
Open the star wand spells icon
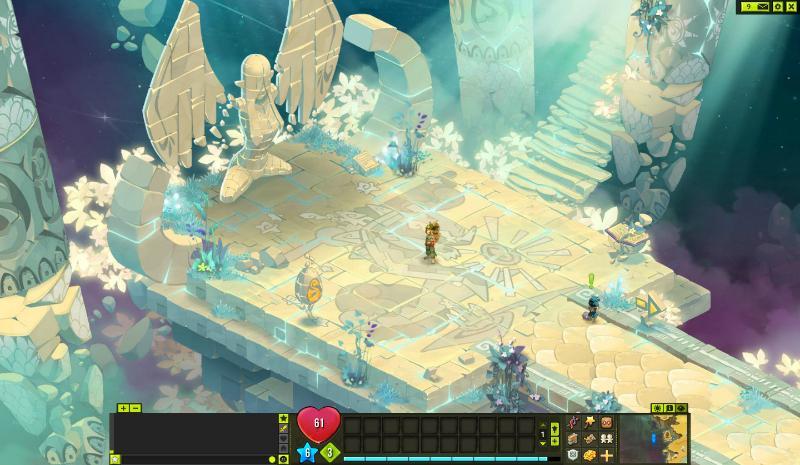coord(590,421)
